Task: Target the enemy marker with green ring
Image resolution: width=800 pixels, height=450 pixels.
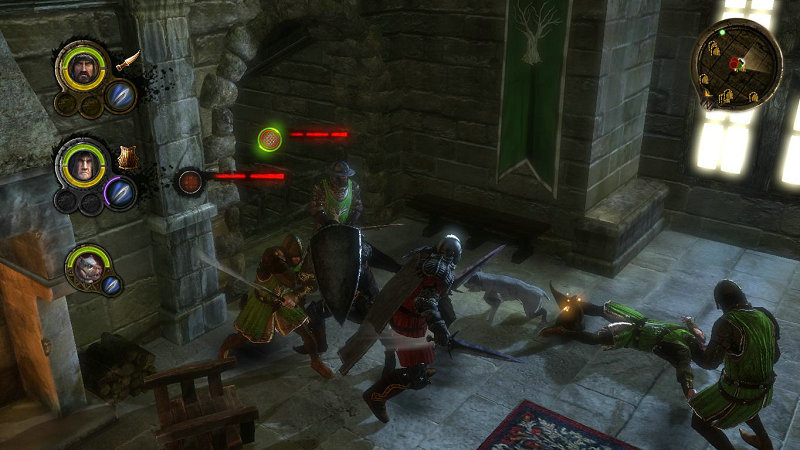Action: pos(269,139)
